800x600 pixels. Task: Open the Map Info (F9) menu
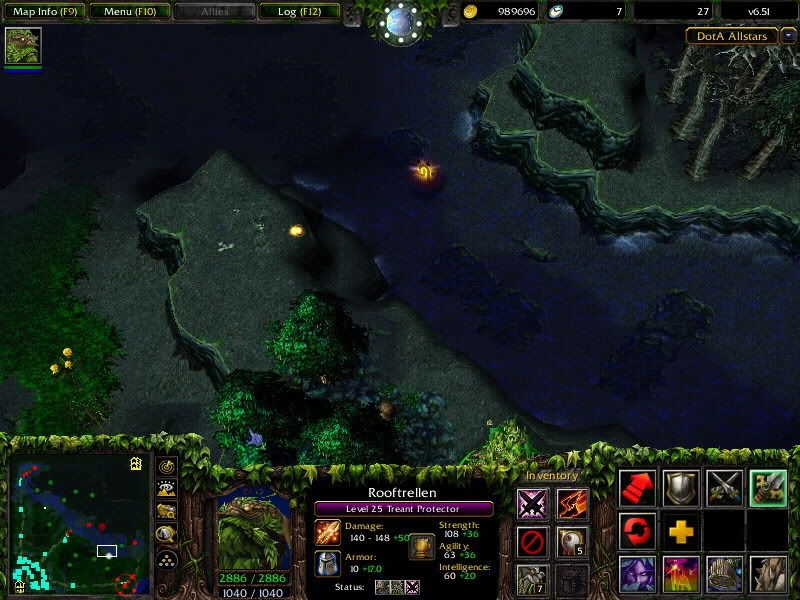(44, 12)
